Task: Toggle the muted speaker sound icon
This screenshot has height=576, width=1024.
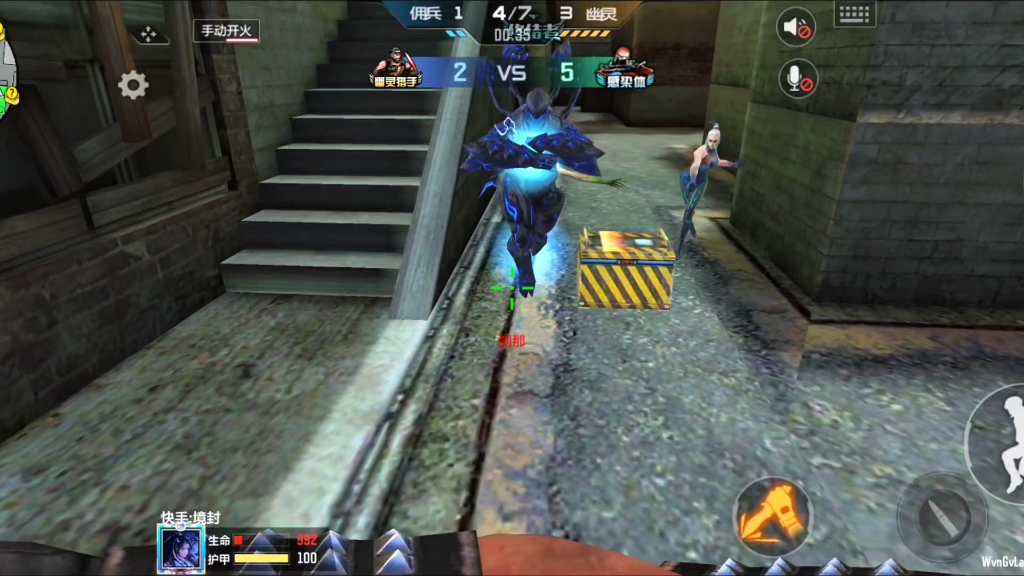Action: coord(797,27)
